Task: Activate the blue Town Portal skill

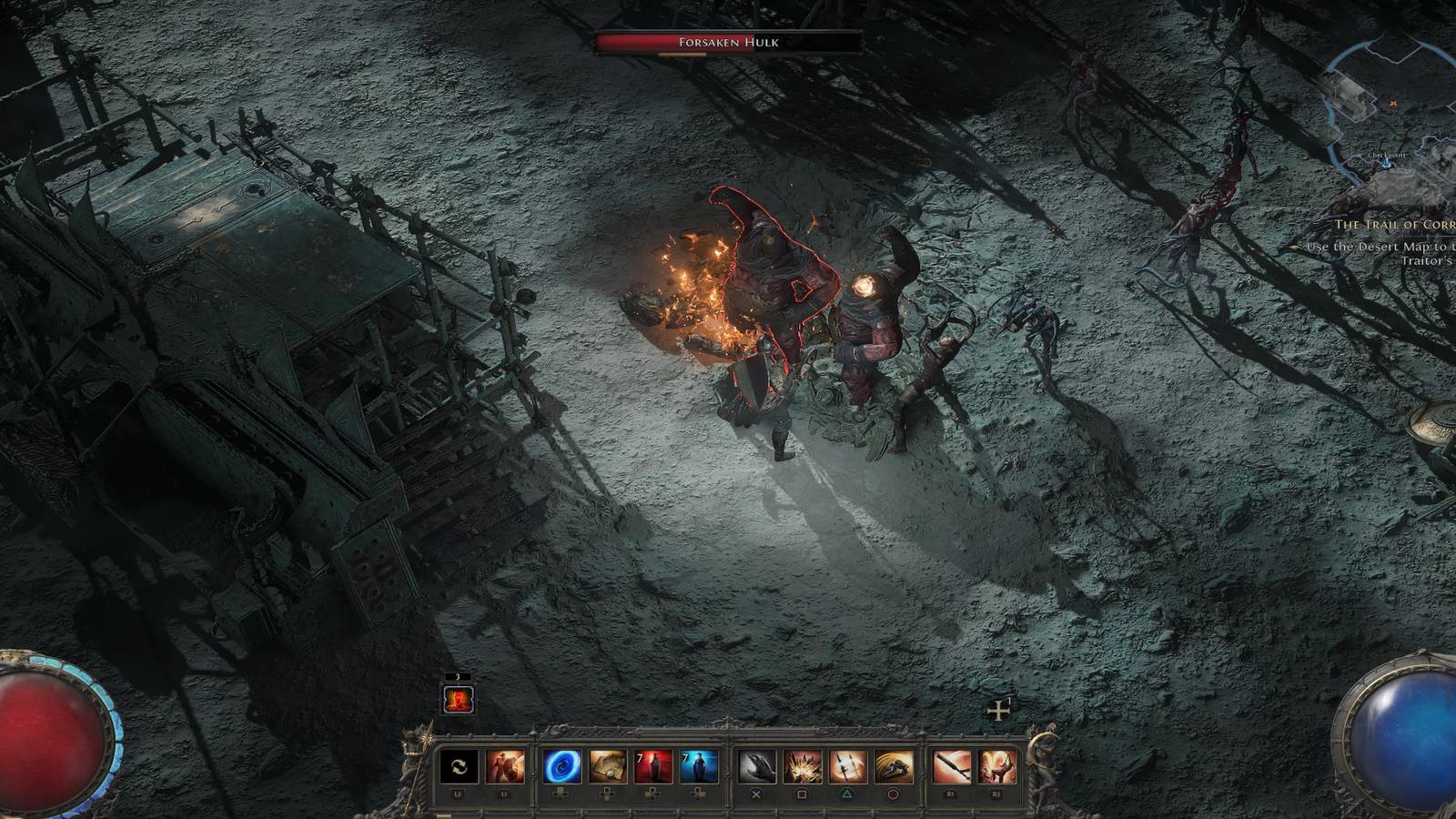Action: pos(561,764)
